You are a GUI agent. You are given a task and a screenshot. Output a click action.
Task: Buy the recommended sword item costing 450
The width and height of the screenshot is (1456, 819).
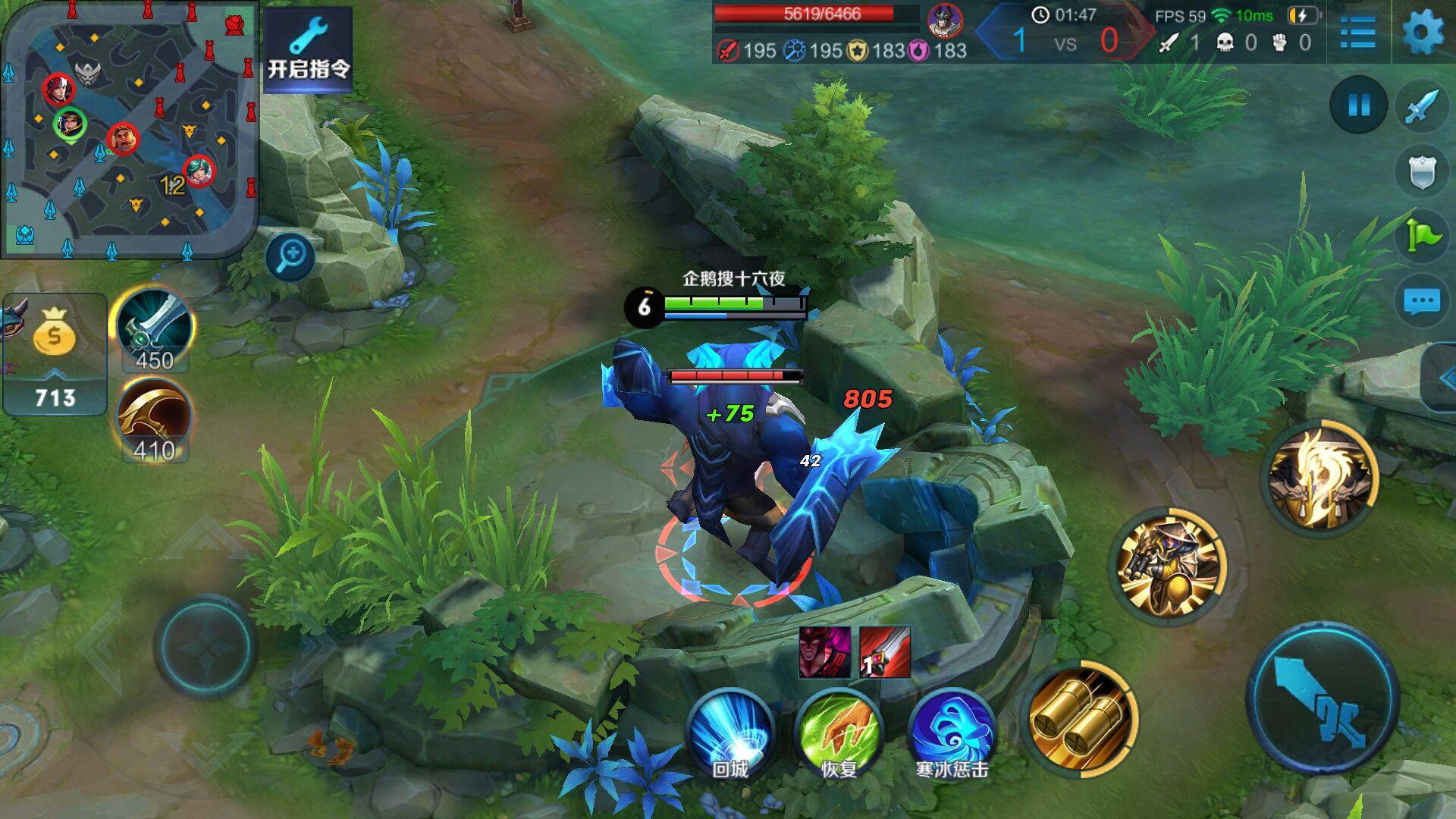tap(154, 330)
